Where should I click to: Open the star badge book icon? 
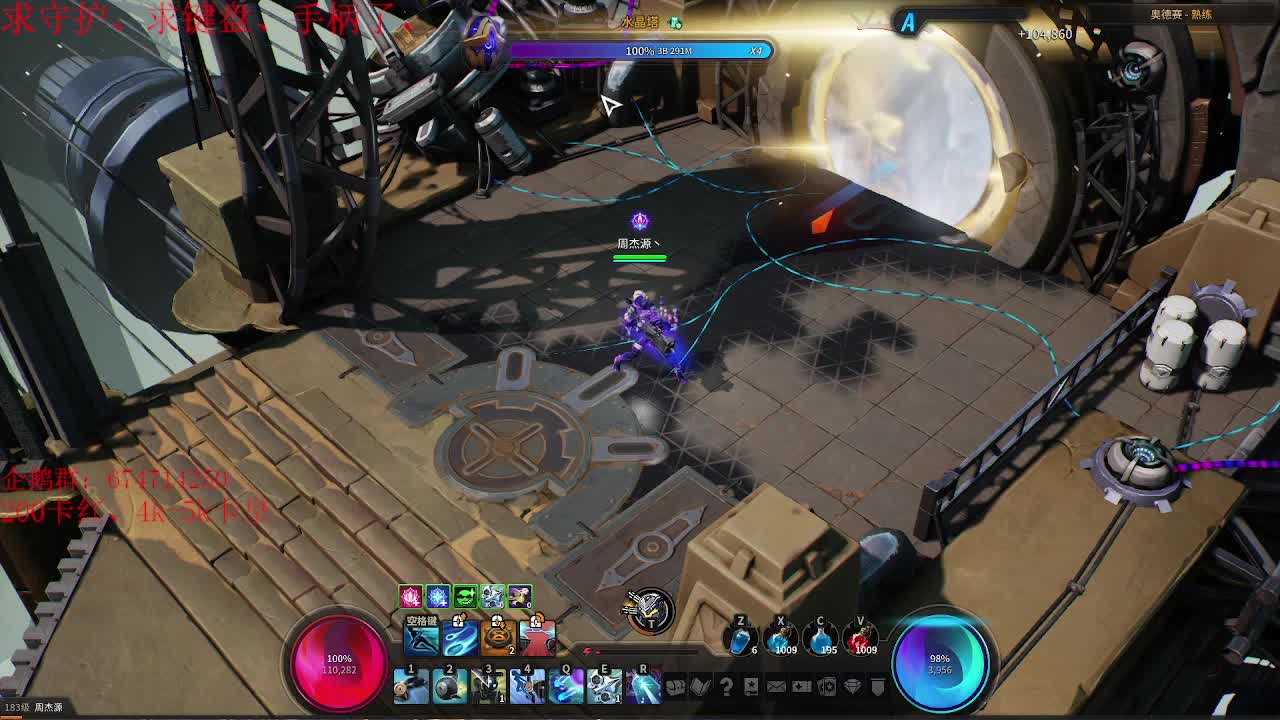click(751, 687)
